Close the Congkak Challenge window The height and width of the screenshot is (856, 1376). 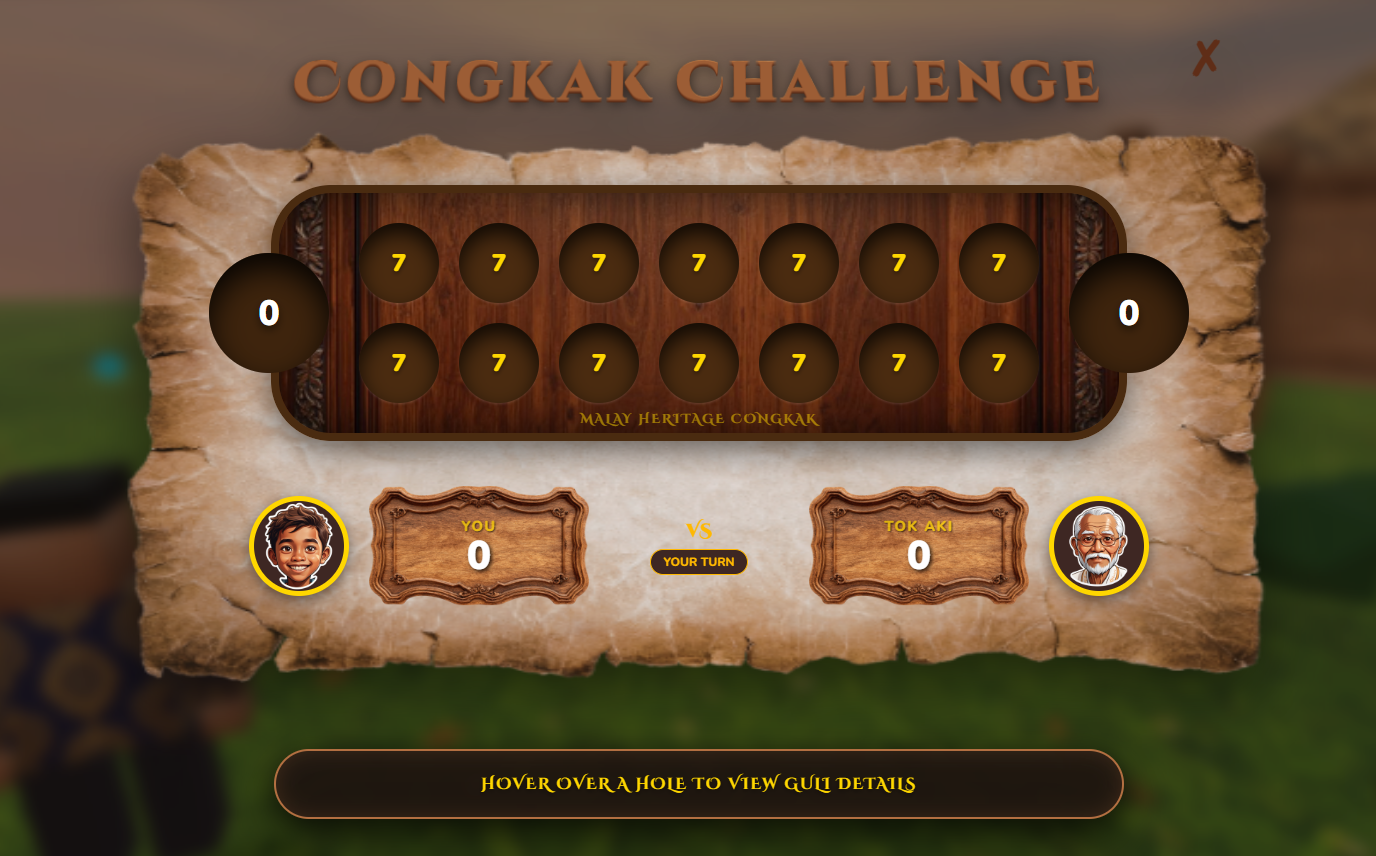pos(1205,58)
